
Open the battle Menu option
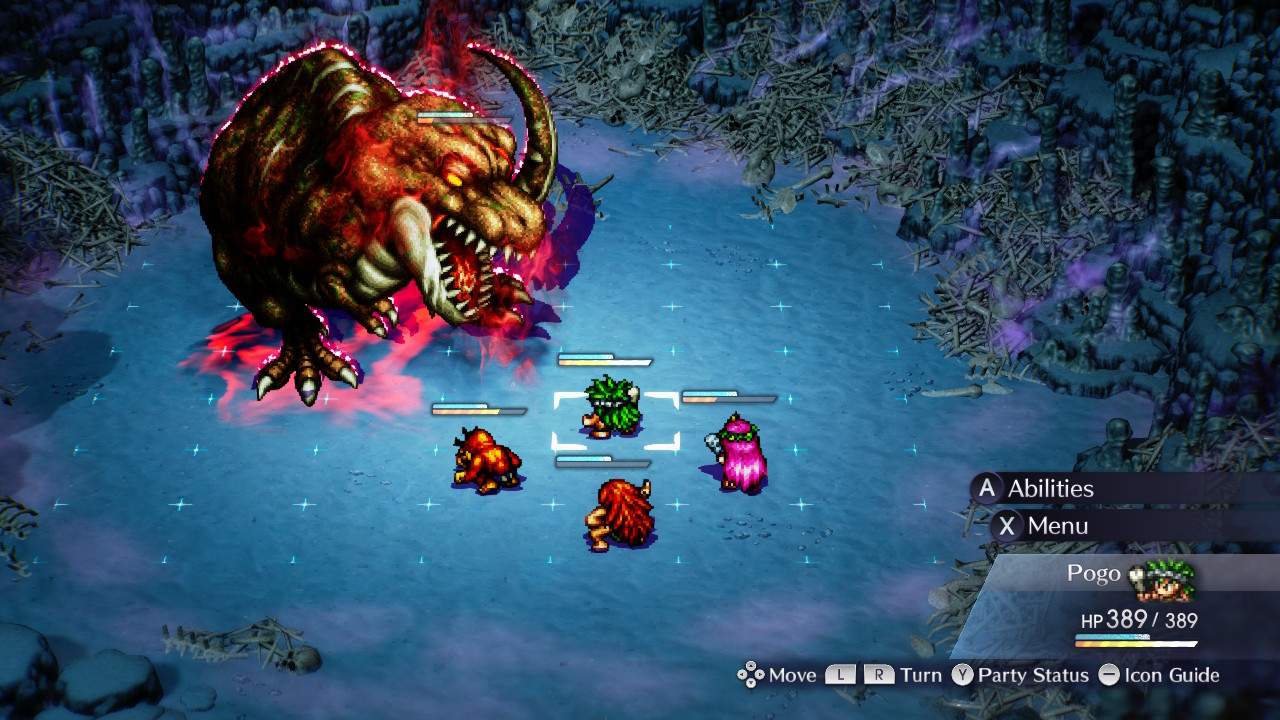[x=1057, y=526]
